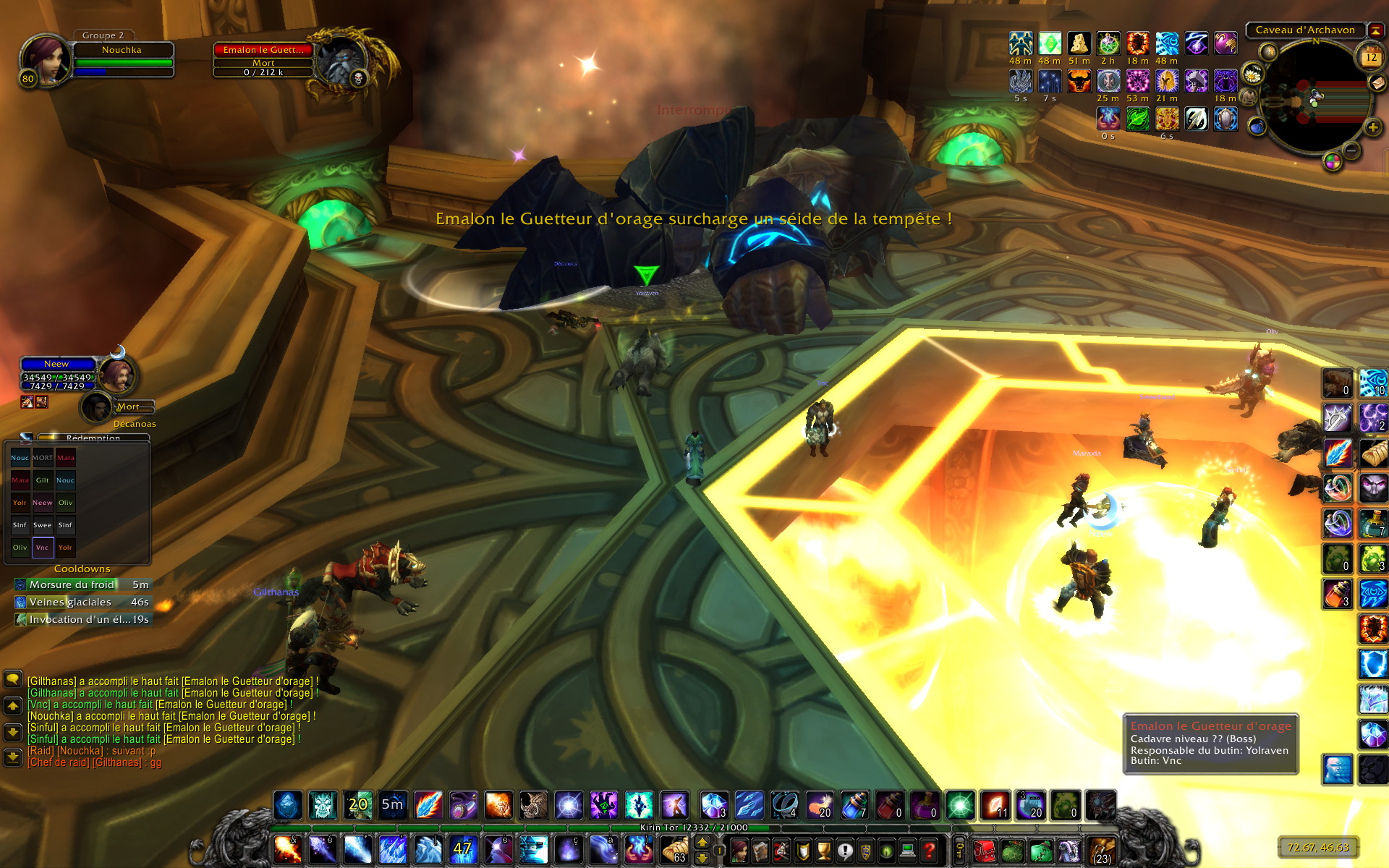This screenshot has height=868, width=1389.
Task: Open the mail envelope icon by minimap
Action: click(1379, 83)
